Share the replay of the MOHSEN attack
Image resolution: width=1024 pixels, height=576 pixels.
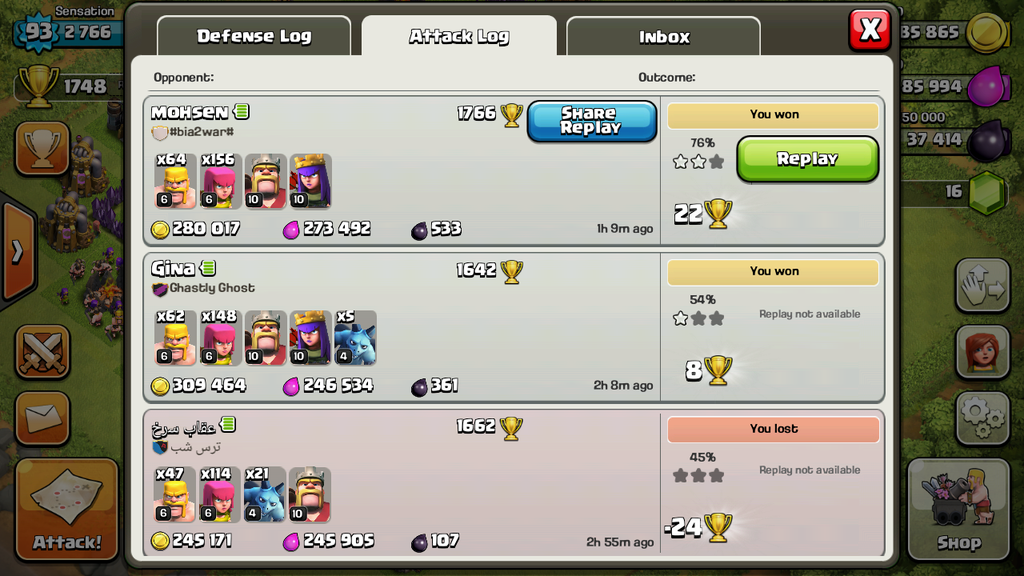coord(591,121)
